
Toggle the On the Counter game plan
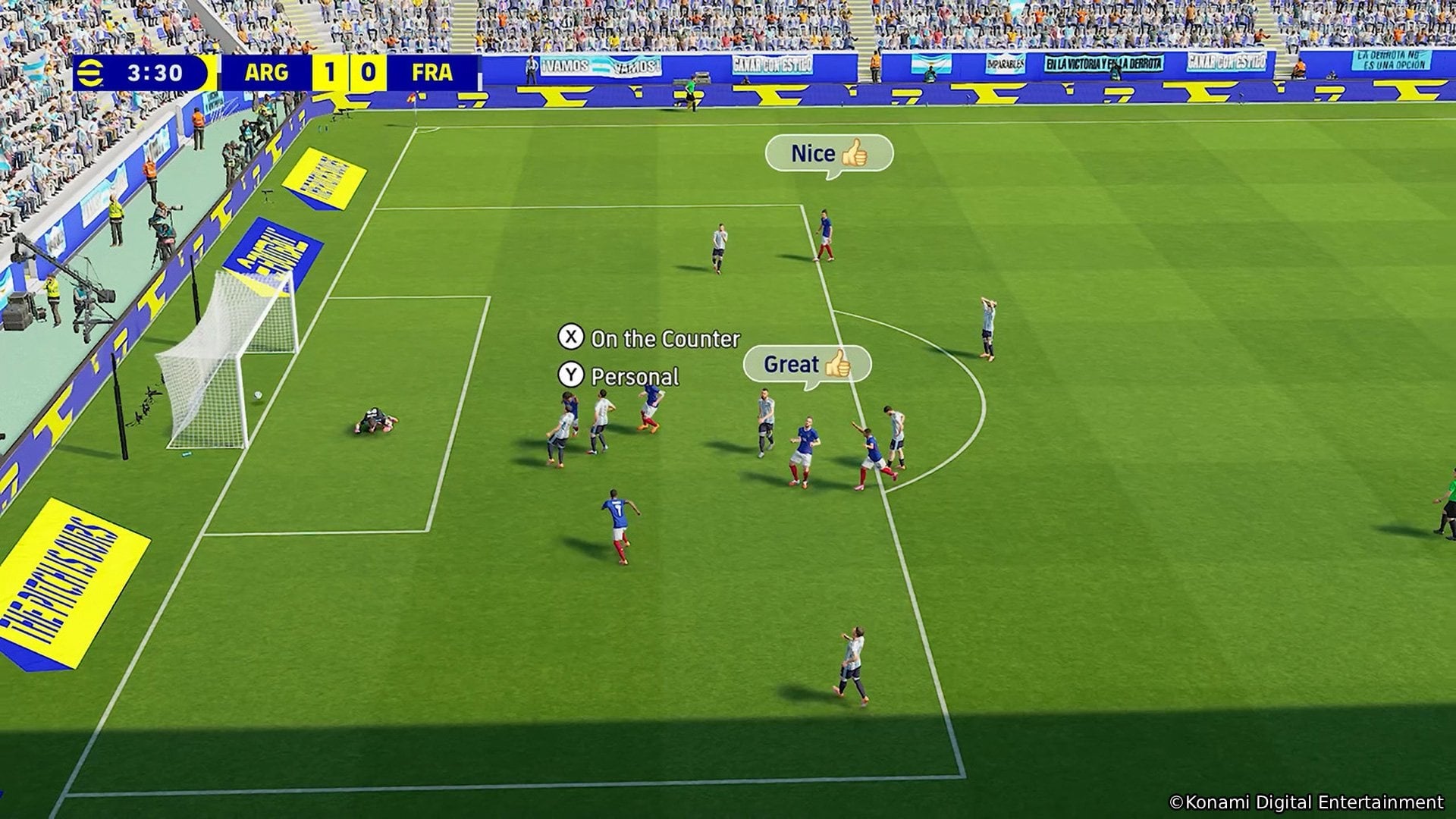pos(666,339)
